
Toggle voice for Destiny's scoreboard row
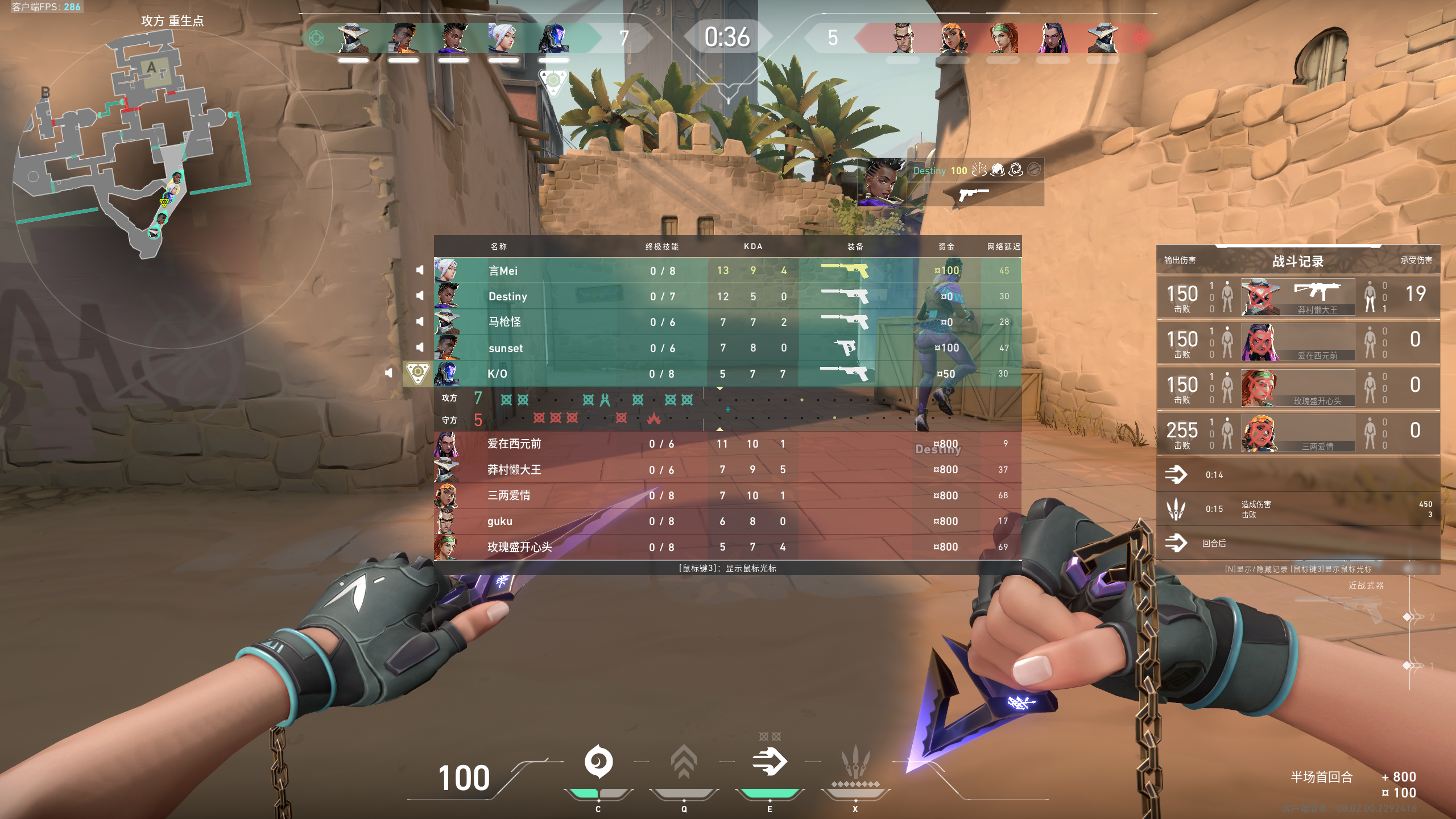[x=420, y=296]
